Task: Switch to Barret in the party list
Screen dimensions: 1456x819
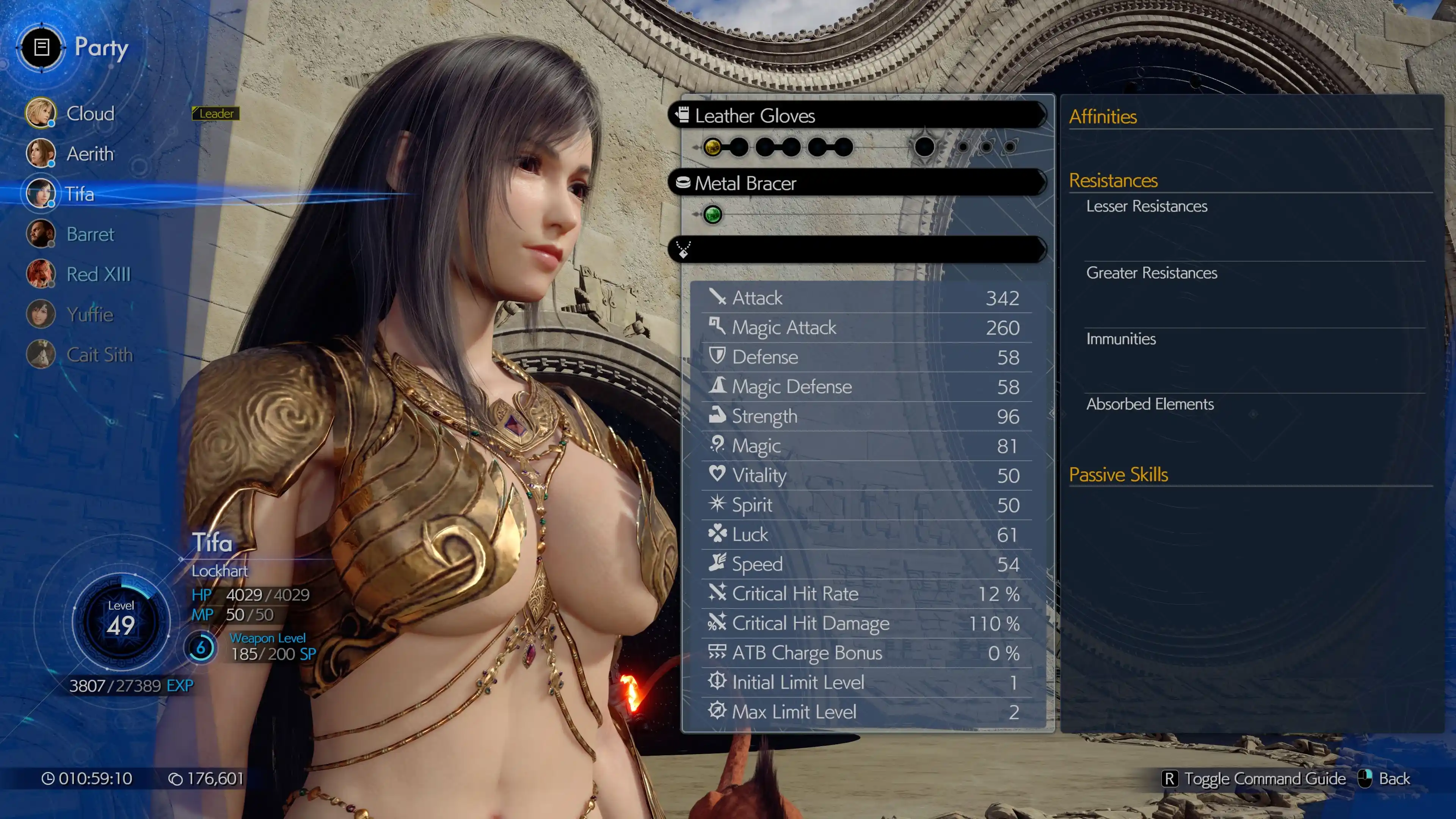Action: [89, 234]
